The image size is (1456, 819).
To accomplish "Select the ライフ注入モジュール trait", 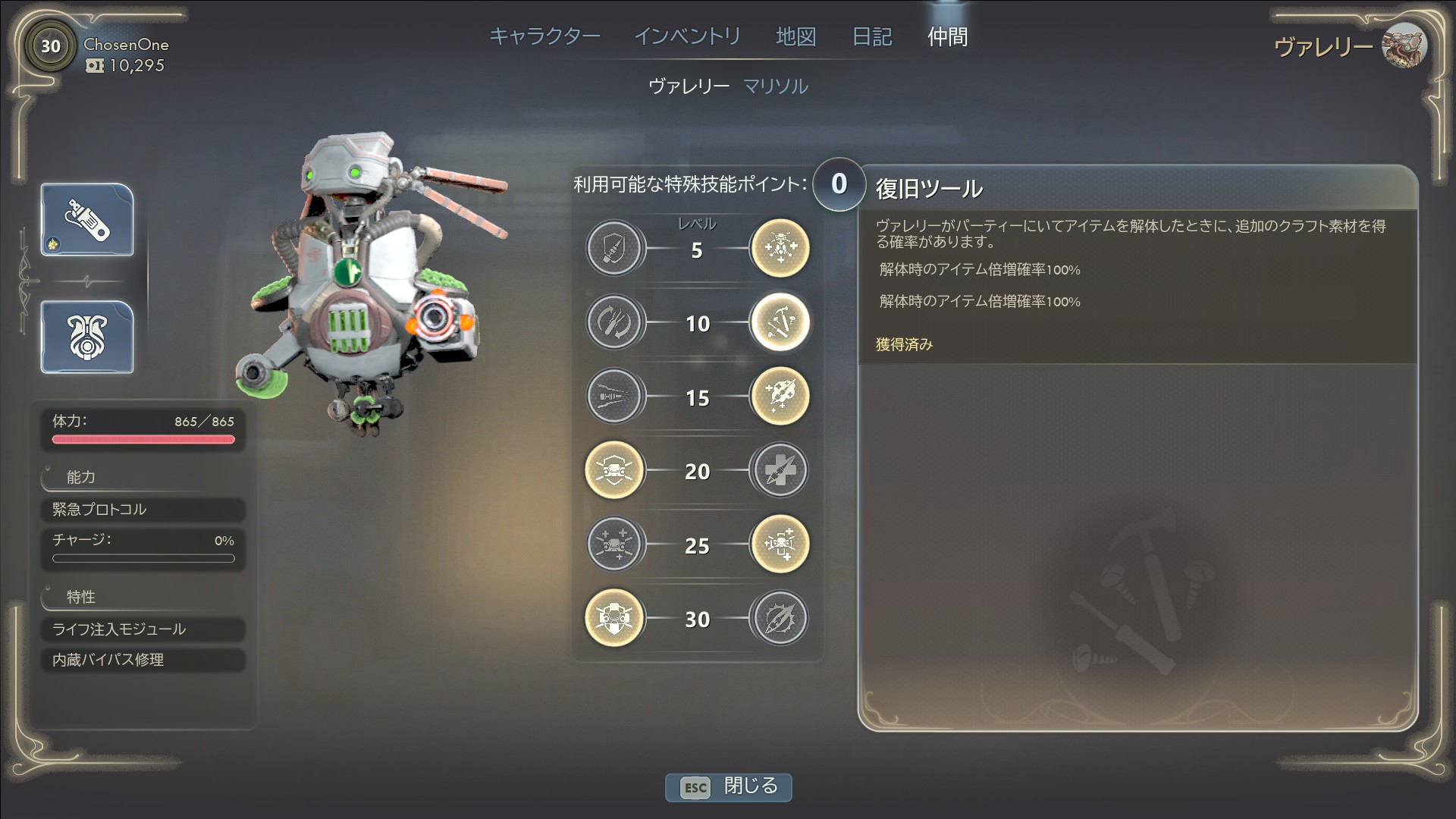I will pyautogui.click(x=143, y=629).
